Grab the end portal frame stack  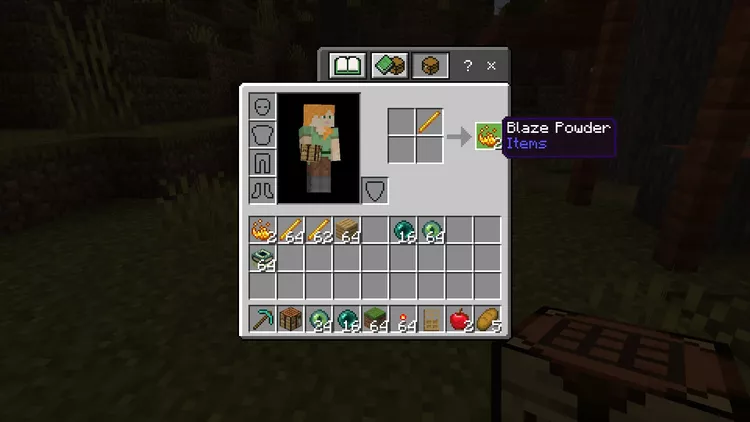click(x=263, y=259)
